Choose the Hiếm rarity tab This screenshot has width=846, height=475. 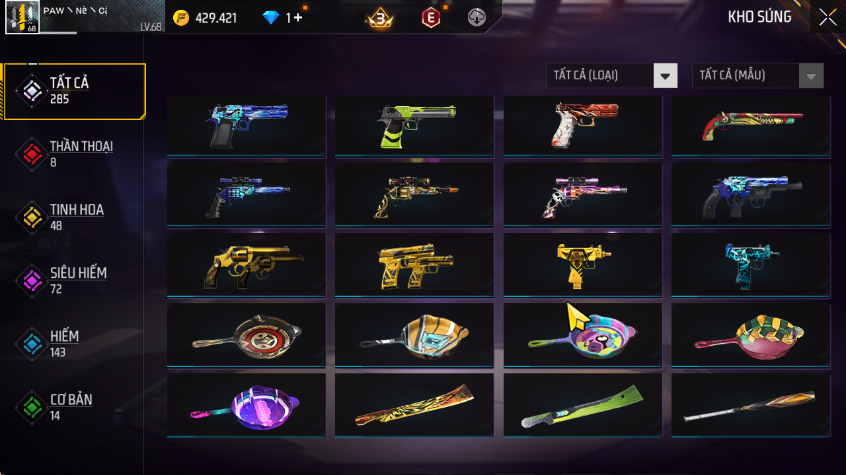pos(74,343)
